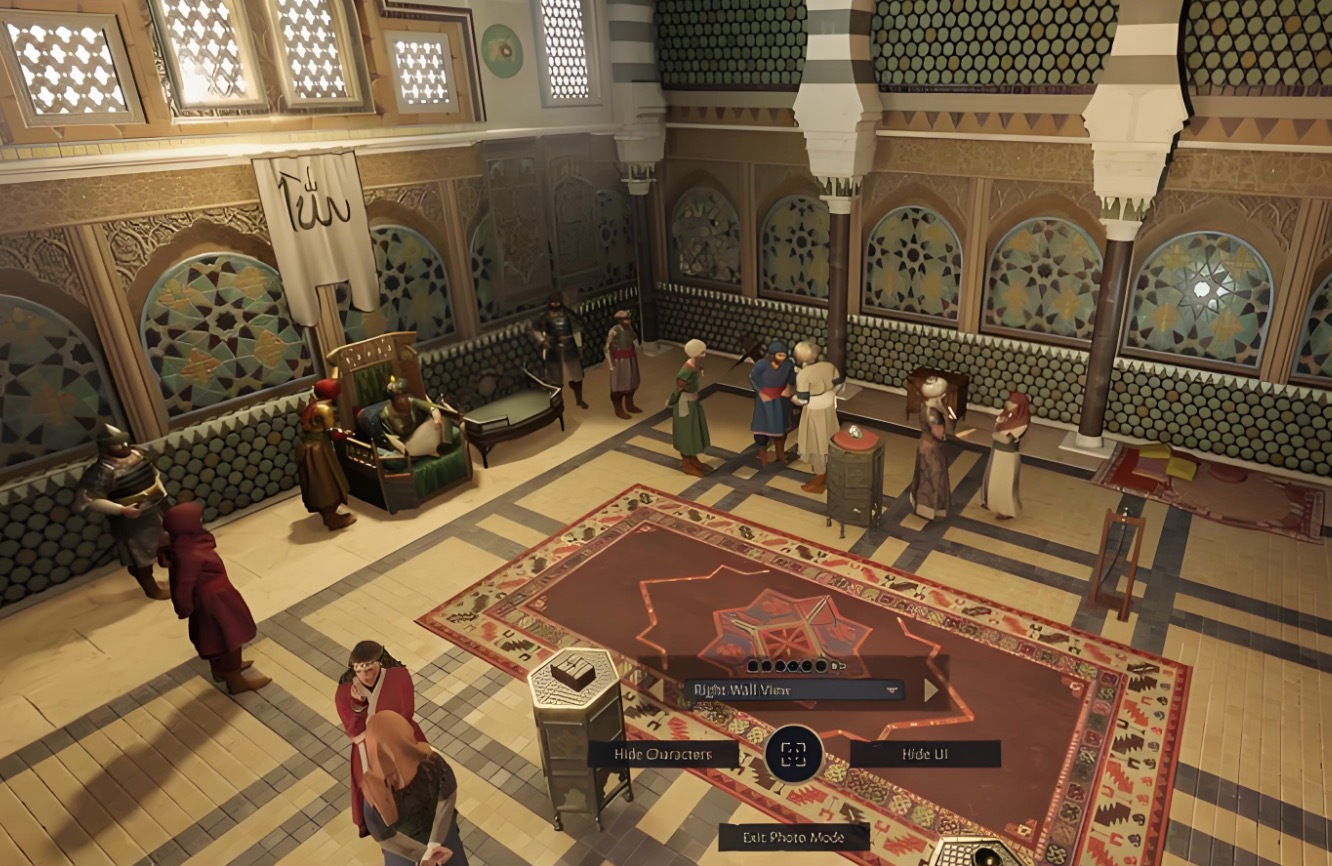Switch to next camera view with right arrow

tap(931, 690)
